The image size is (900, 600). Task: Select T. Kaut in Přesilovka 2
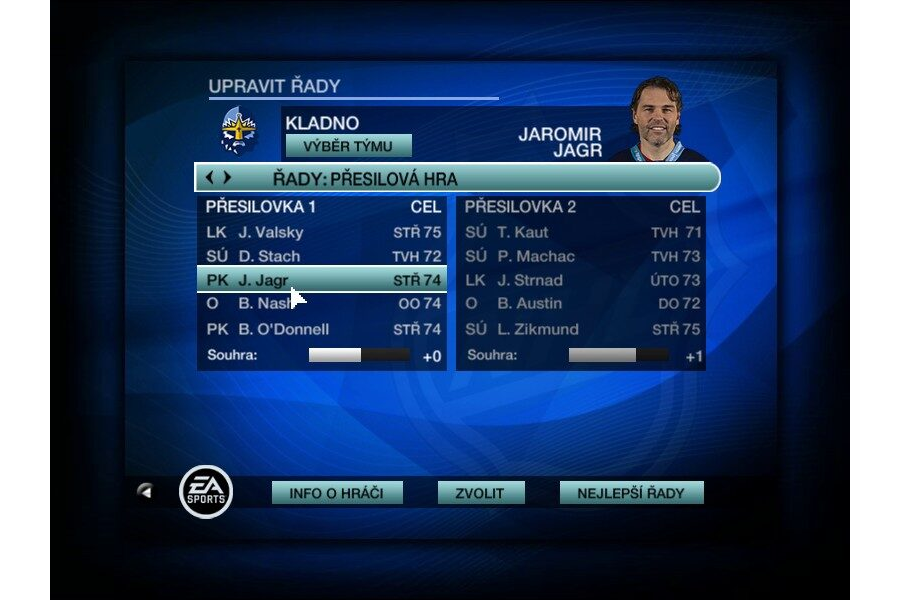pyautogui.click(x=581, y=232)
